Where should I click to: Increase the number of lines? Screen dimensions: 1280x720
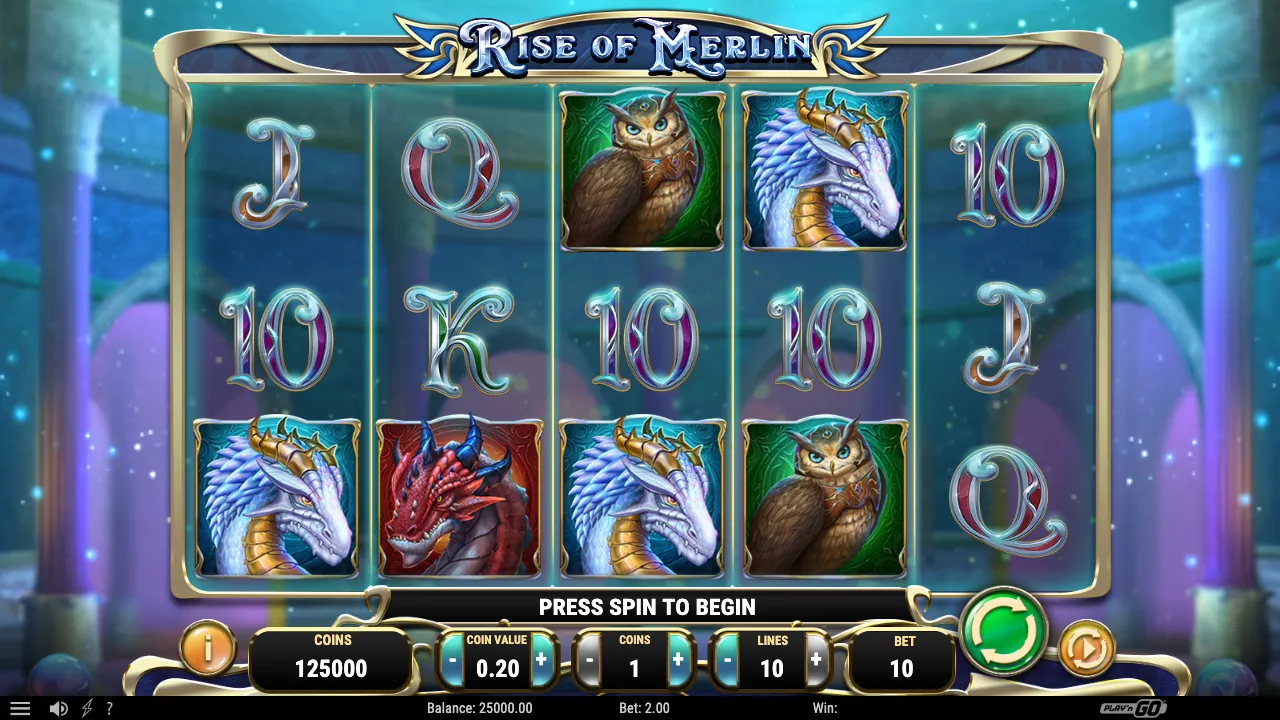pos(818,660)
